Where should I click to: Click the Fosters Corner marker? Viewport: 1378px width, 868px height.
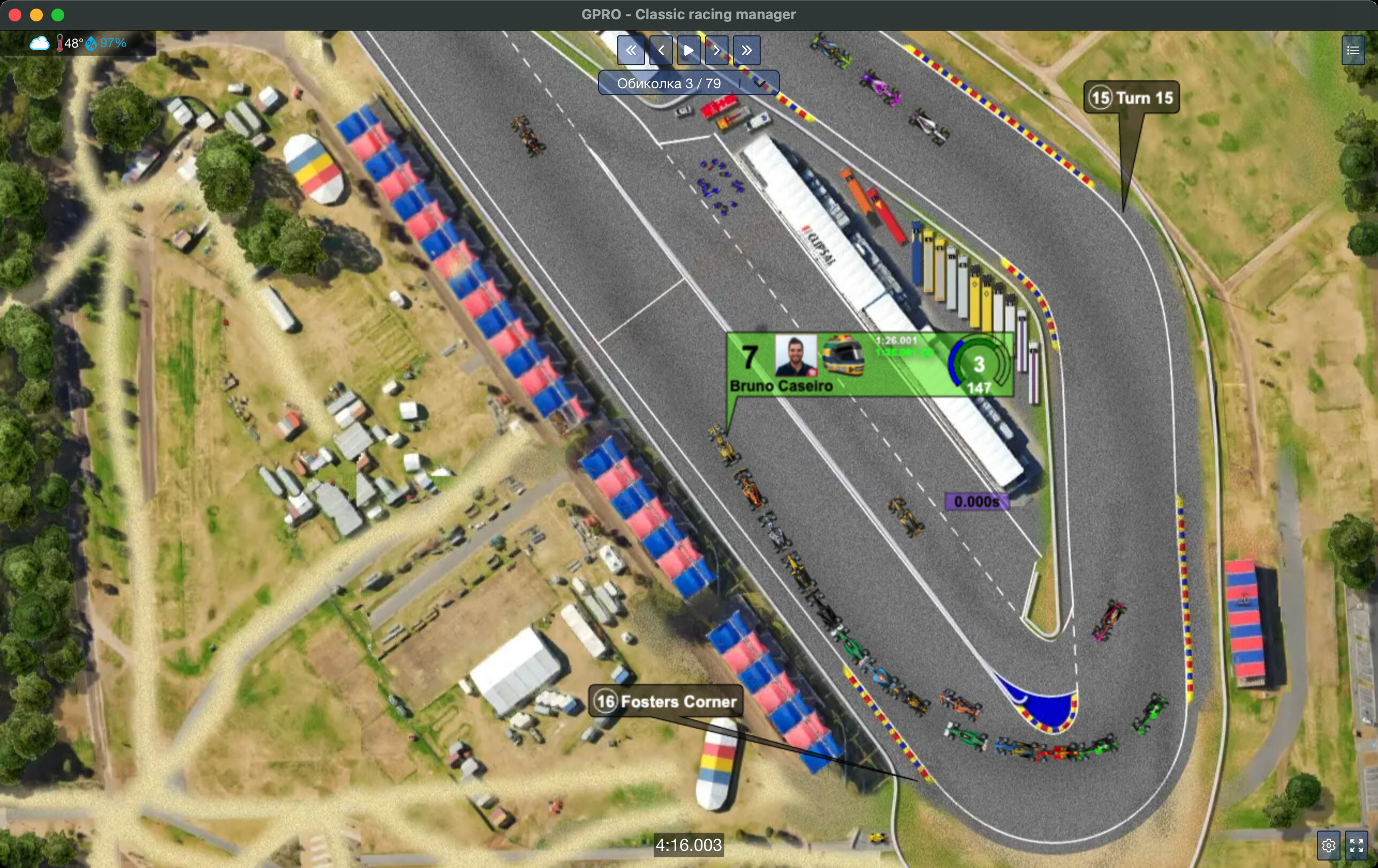click(665, 702)
